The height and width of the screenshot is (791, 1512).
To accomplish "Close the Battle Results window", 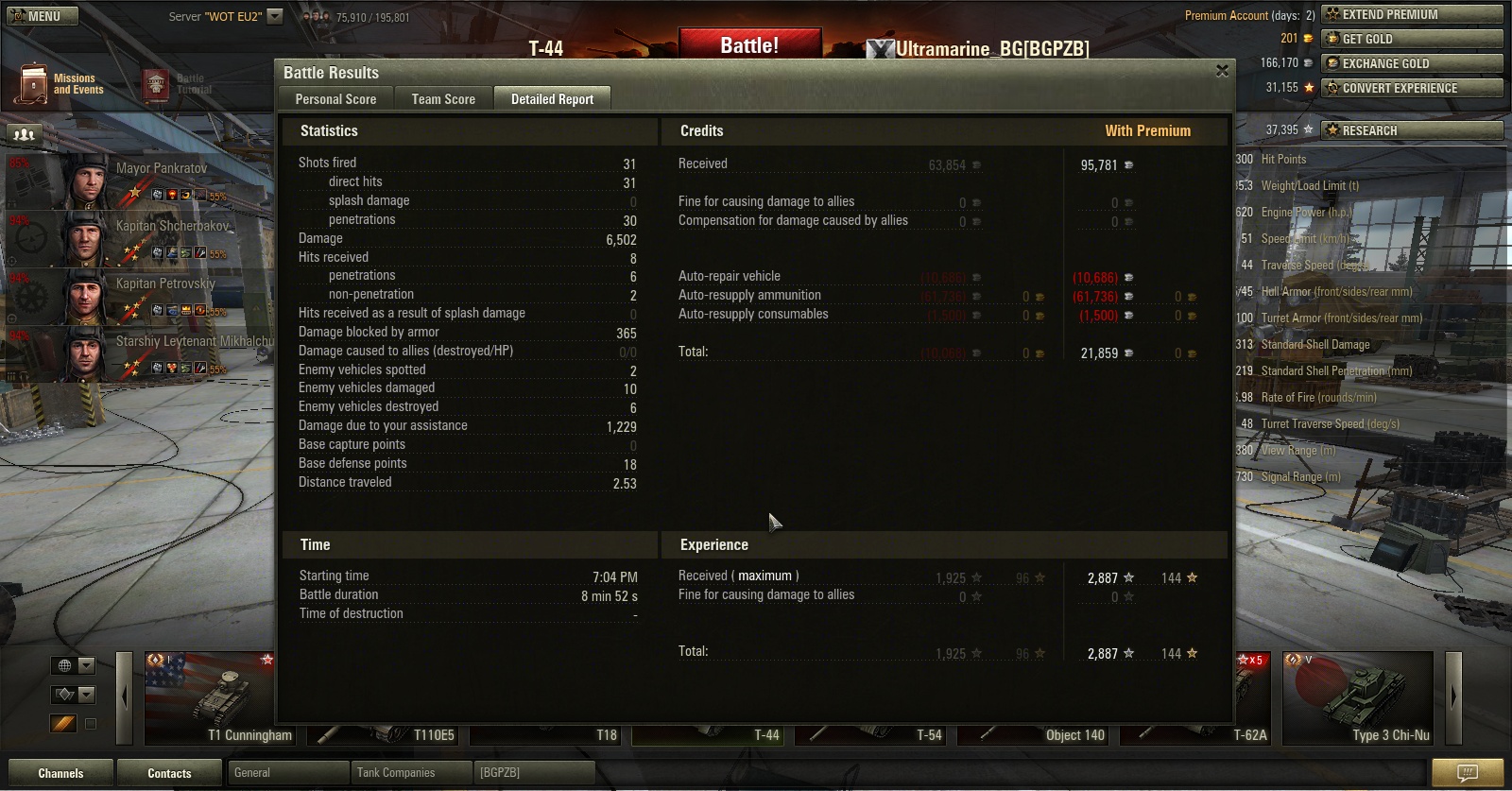I will [1222, 72].
